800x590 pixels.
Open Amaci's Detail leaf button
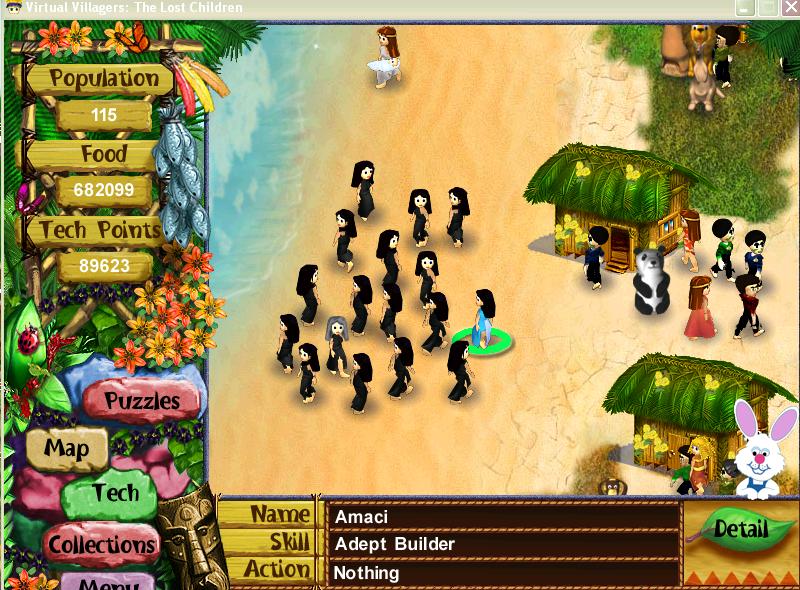(x=741, y=528)
